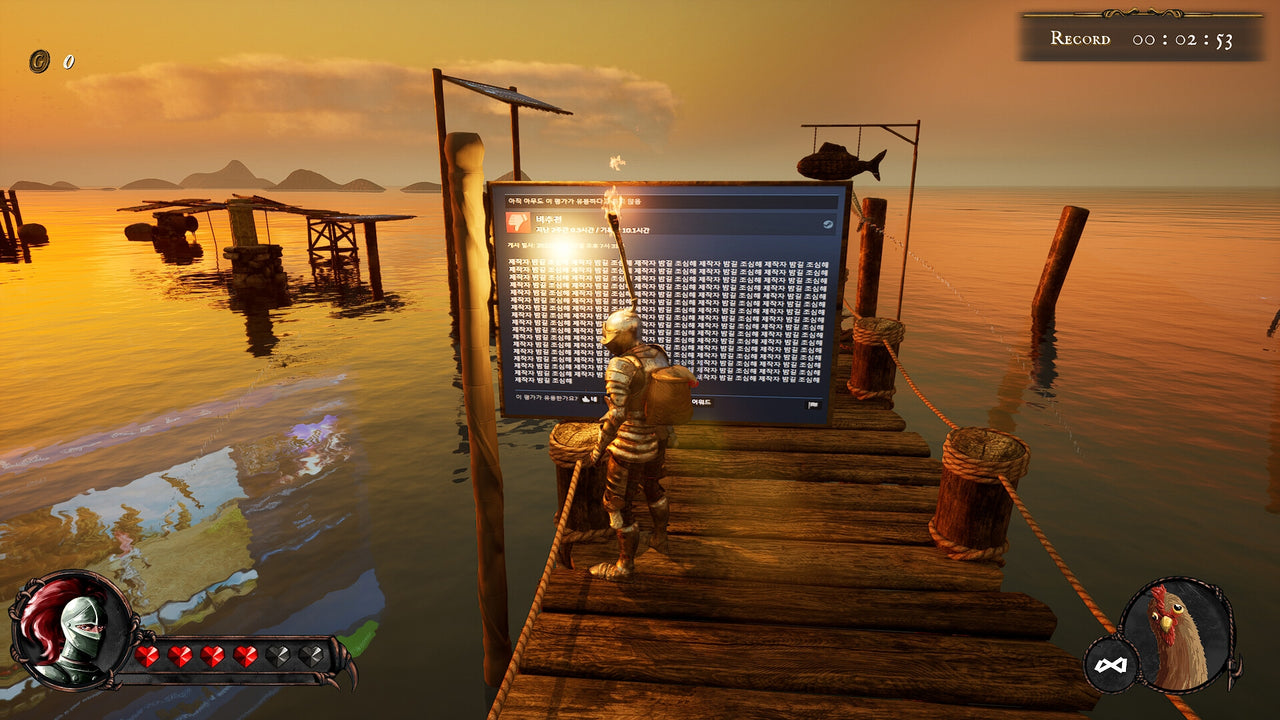Click the 아워드 award button
The width and height of the screenshot is (1280, 720).
[x=700, y=402]
